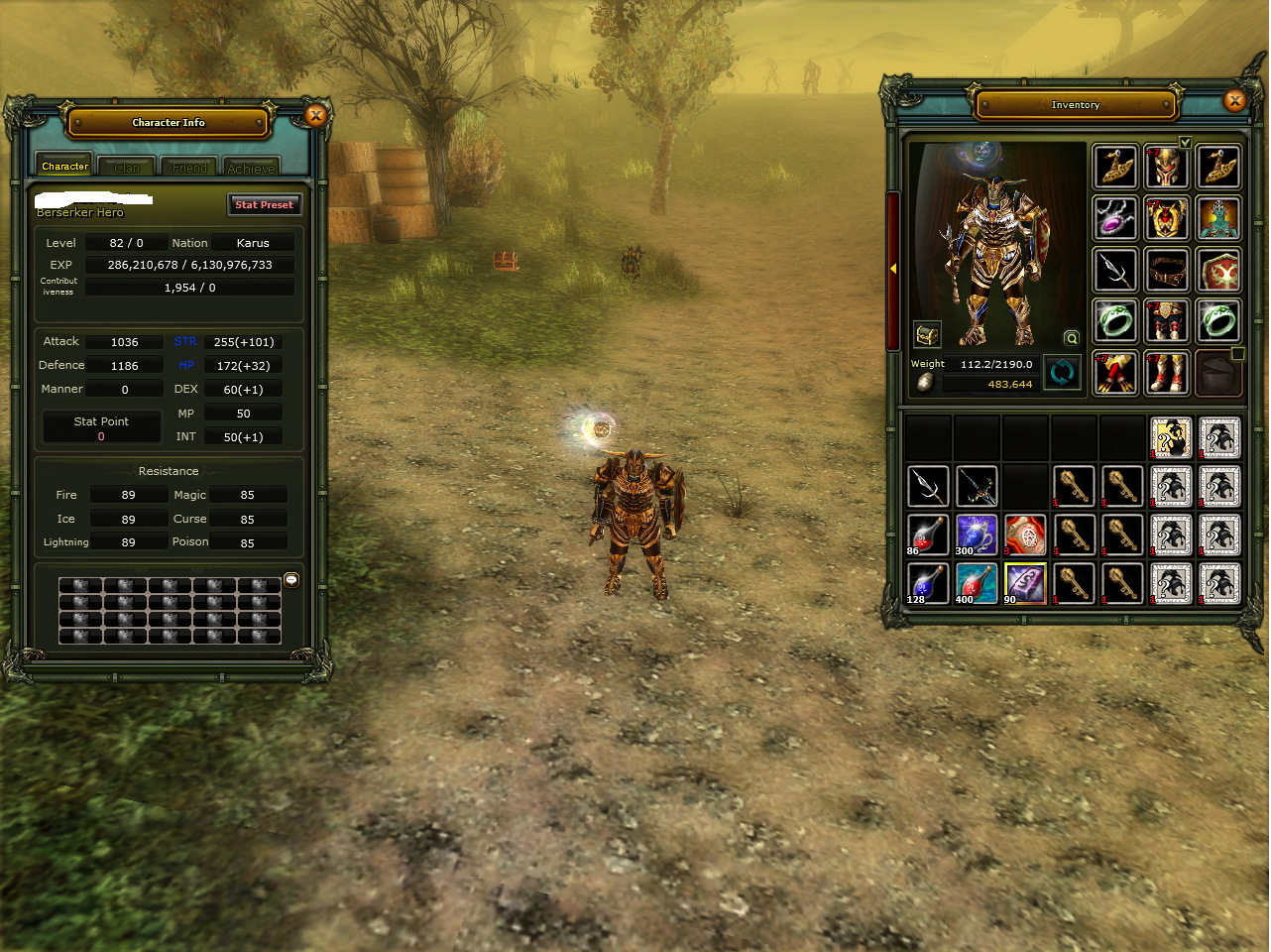Open the treasure chest icon beside character preview

(927, 334)
